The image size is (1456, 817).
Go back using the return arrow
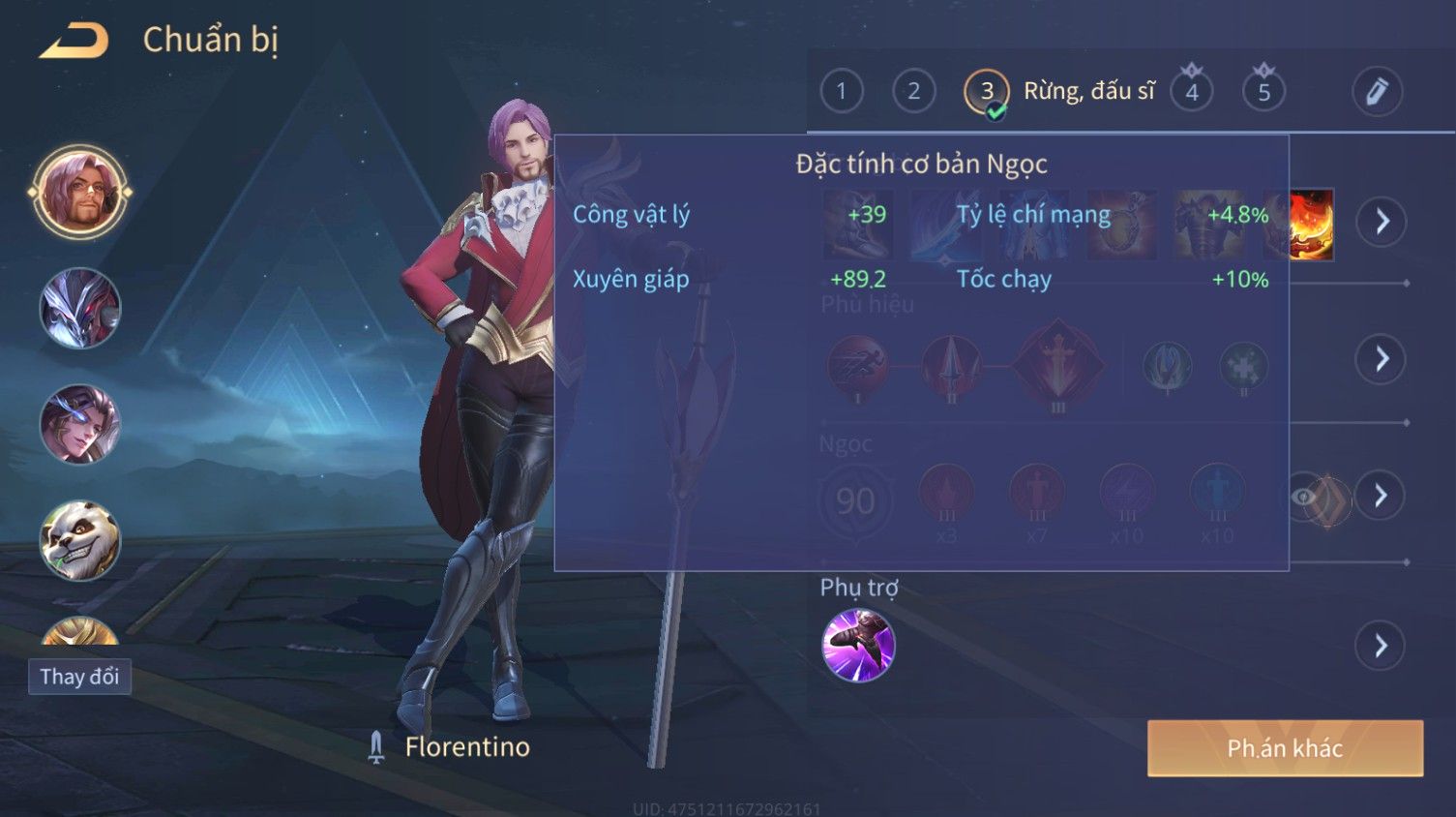(x=74, y=41)
